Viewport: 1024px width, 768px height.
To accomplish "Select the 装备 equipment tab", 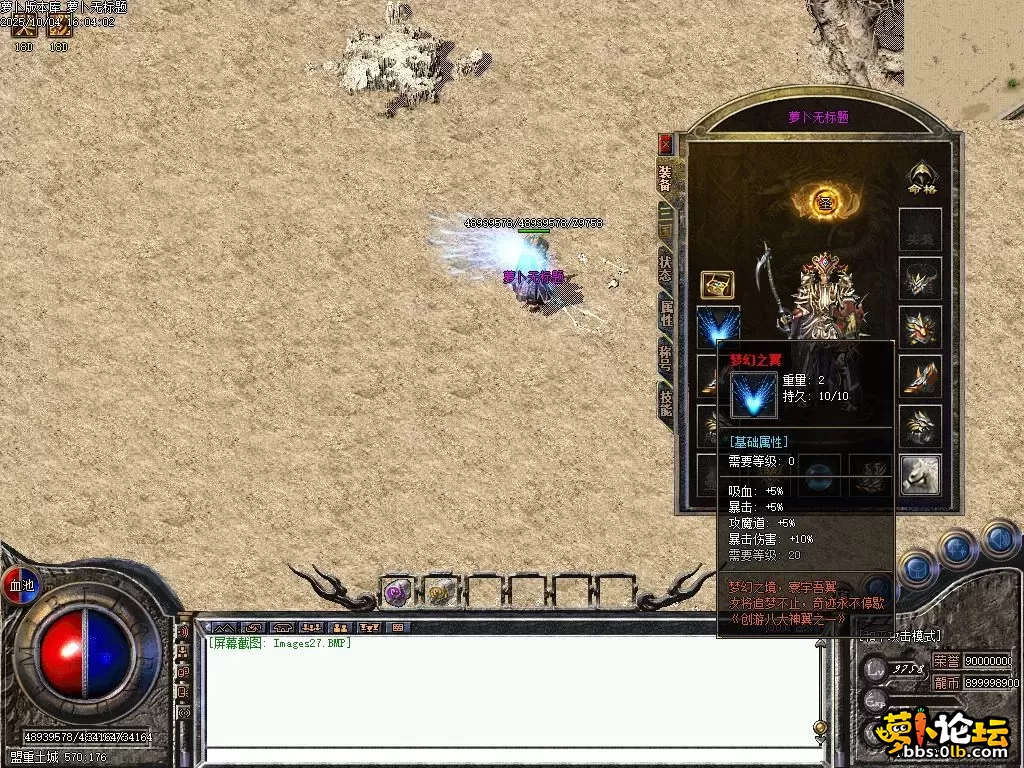I will click(666, 178).
